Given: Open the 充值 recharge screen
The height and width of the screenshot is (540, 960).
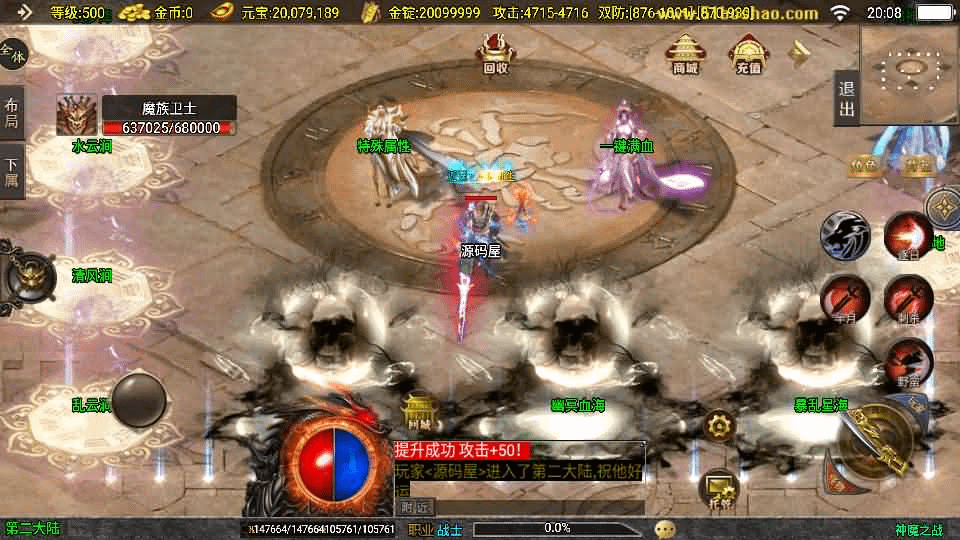Looking at the screenshot, I should pyautogui.click(x=748, y=54).
